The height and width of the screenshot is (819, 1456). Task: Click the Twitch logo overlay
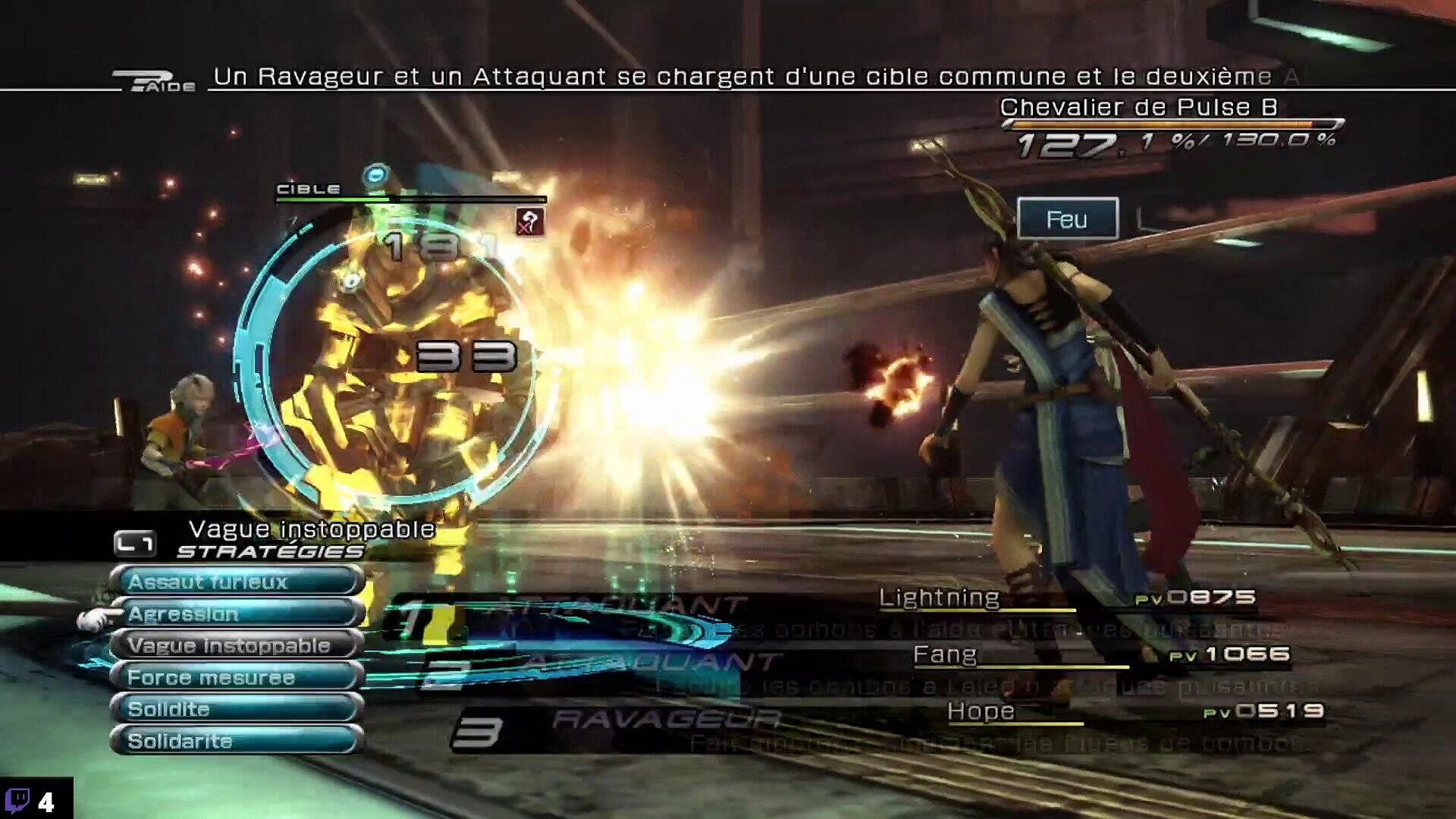pos(17,800)
